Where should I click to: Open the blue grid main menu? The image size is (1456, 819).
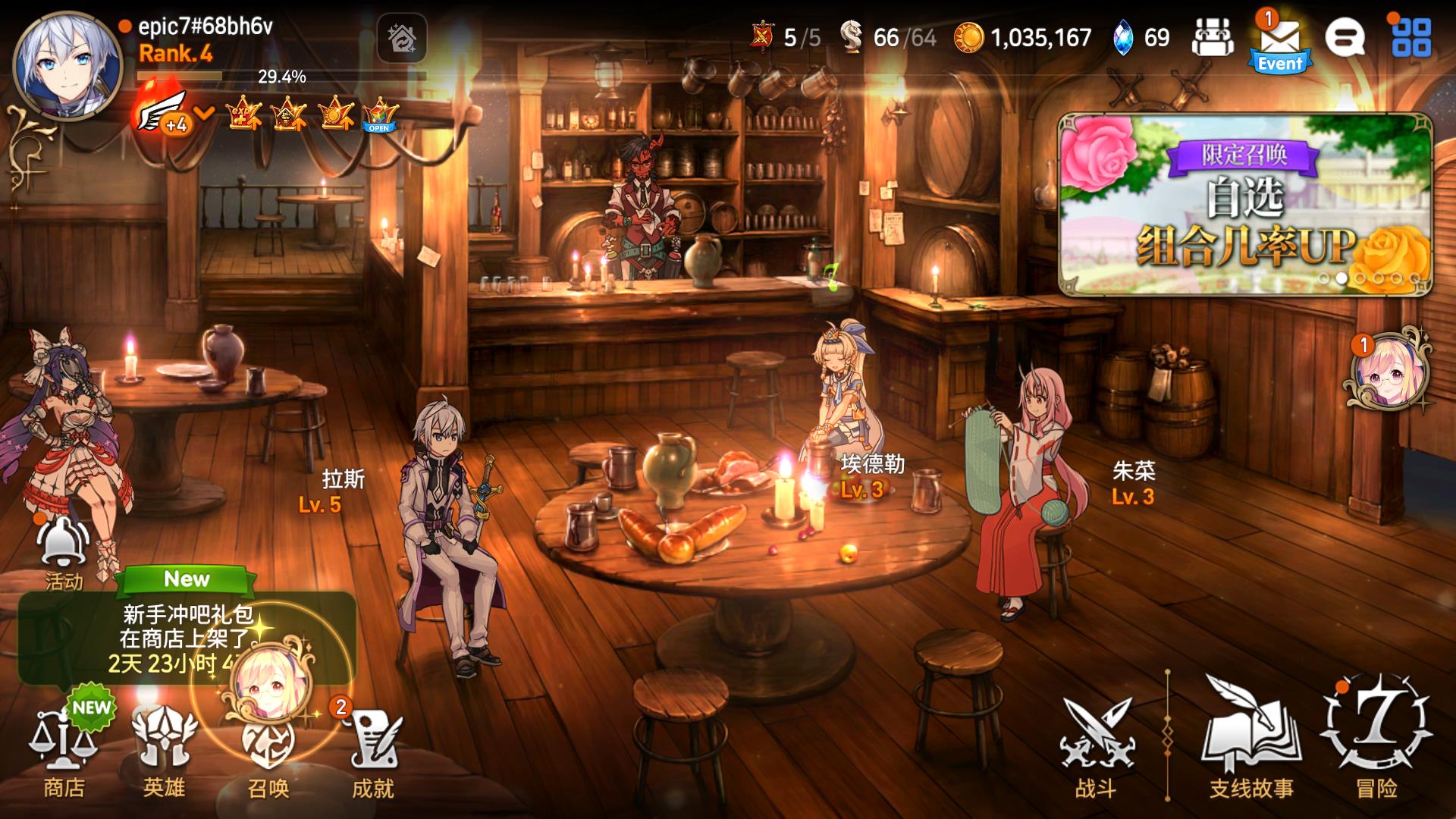(x=1411, y=37)
